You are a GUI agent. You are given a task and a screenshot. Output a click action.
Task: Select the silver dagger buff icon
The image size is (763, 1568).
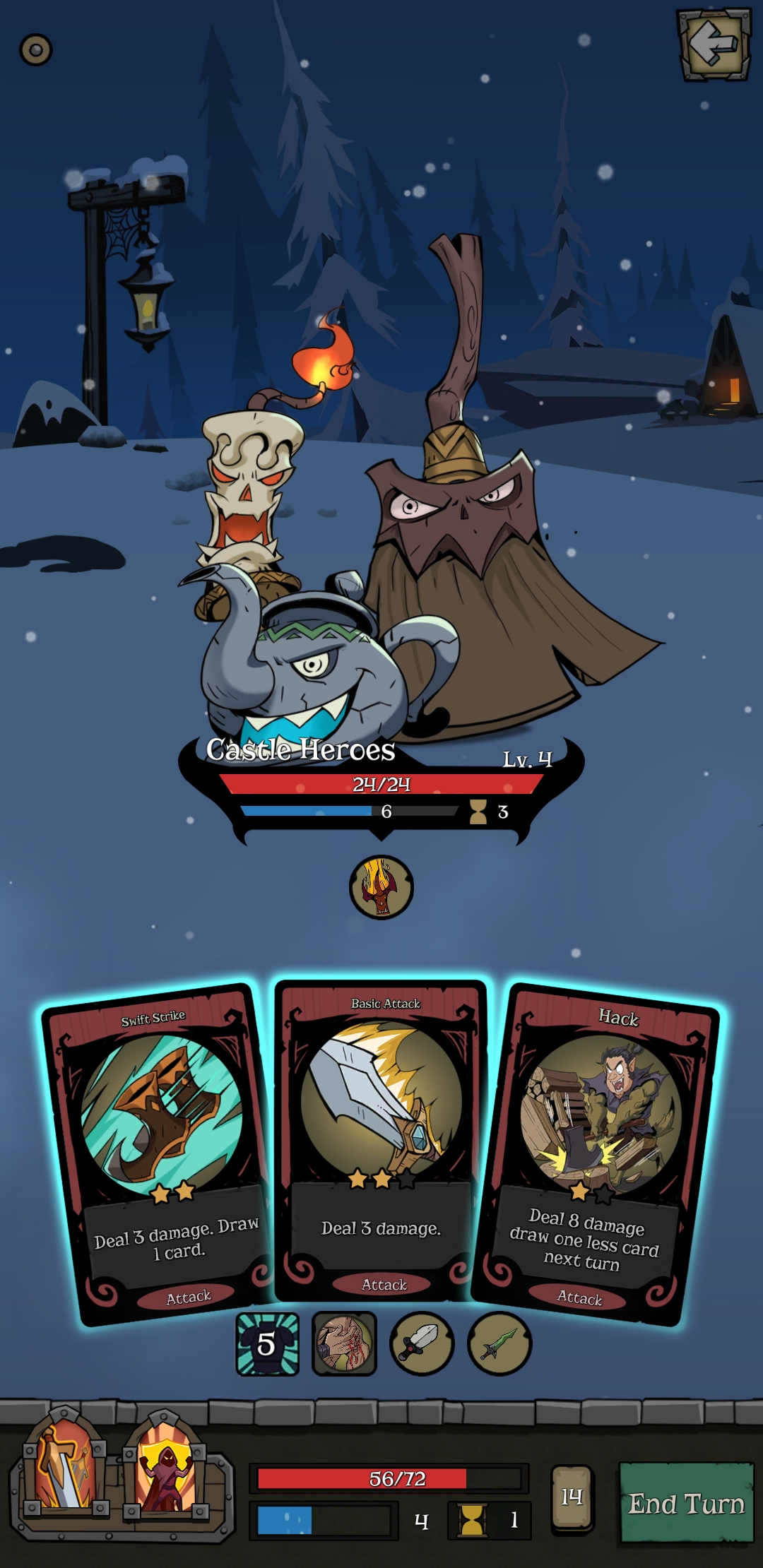click(x=422, y=1344)
